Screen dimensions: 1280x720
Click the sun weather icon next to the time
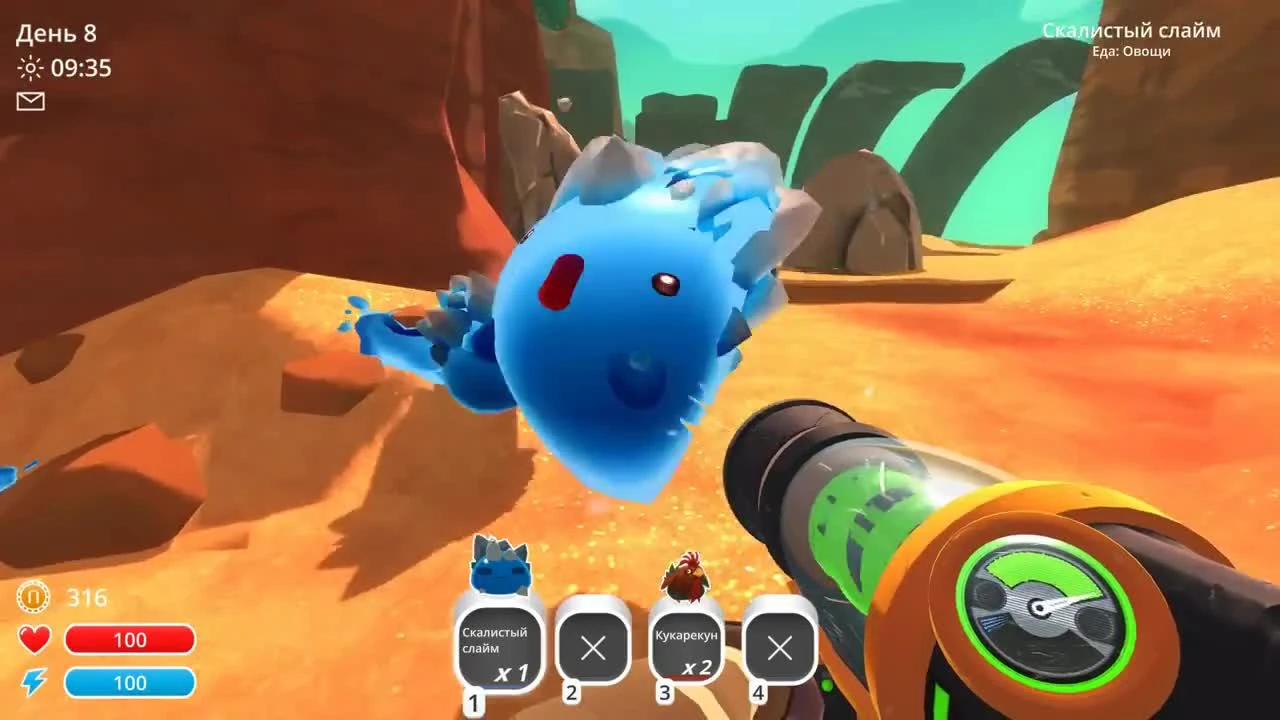(x=29, y=69)
